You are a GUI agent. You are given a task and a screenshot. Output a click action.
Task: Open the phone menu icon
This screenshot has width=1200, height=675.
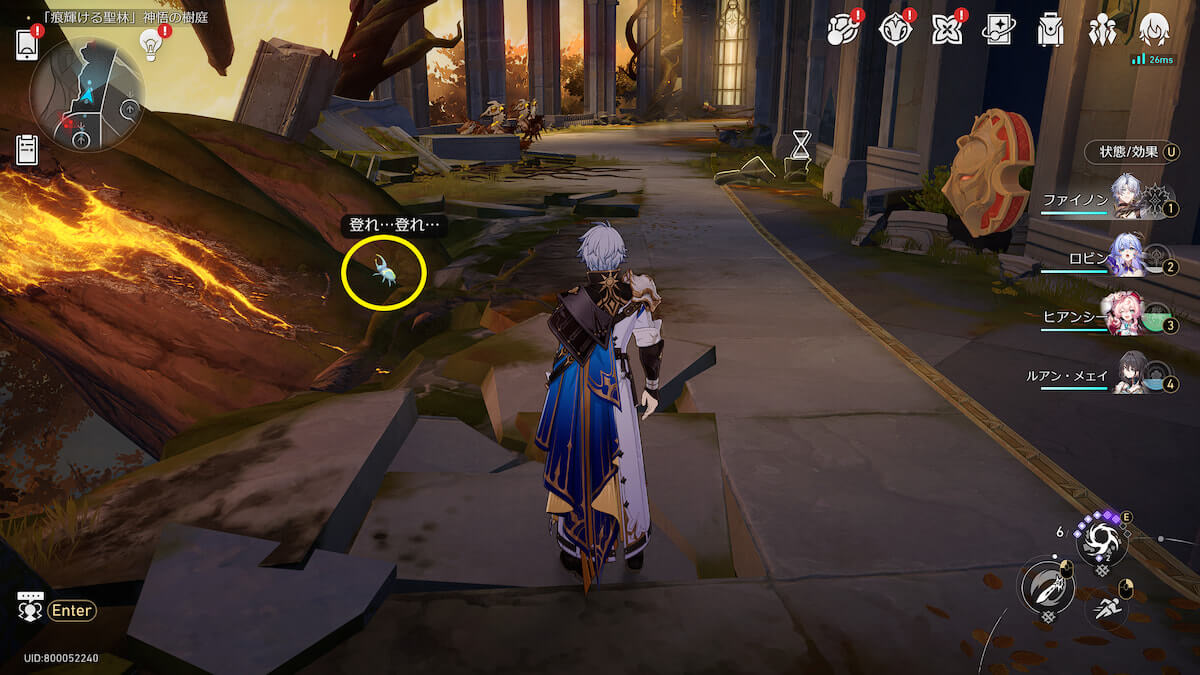coord(27,45)
